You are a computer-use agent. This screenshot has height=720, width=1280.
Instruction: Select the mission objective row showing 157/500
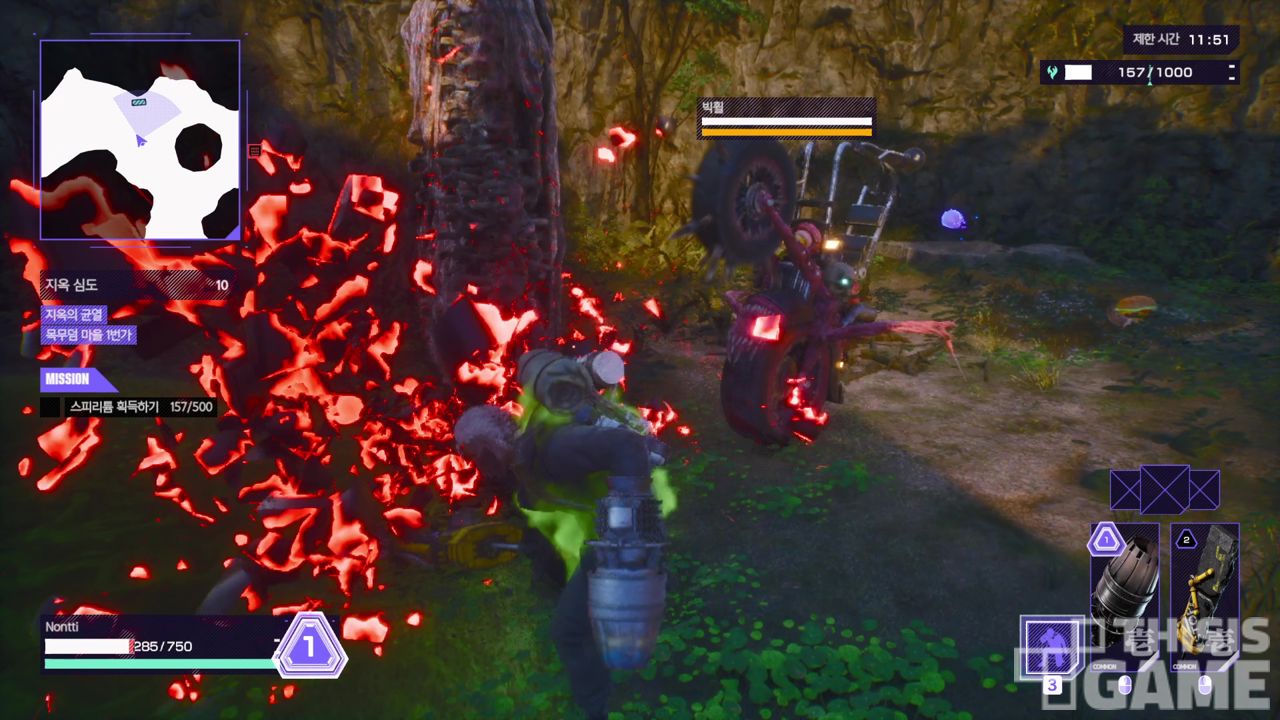(128, 407)
